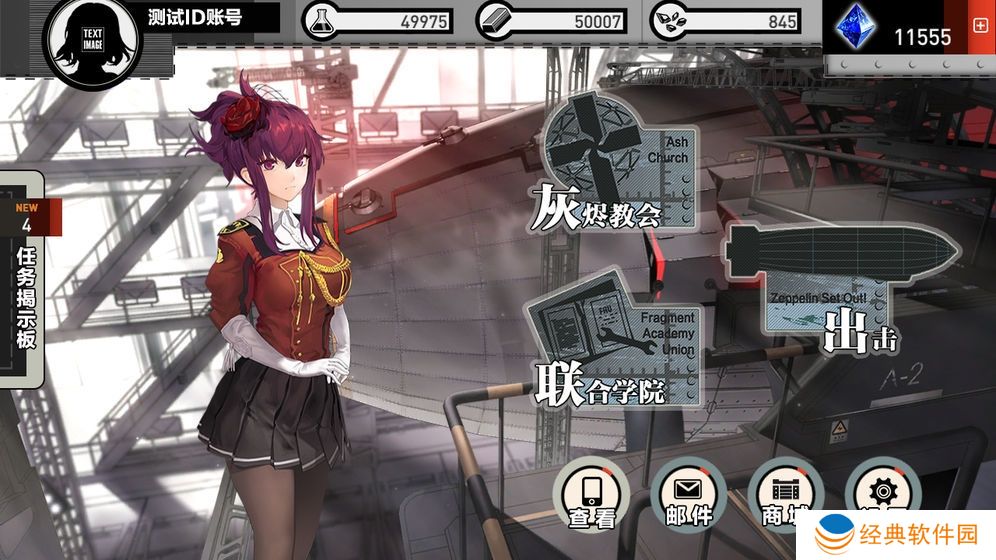
Task: Tap the 查看 phone button
Action: [x=593, y=495]
